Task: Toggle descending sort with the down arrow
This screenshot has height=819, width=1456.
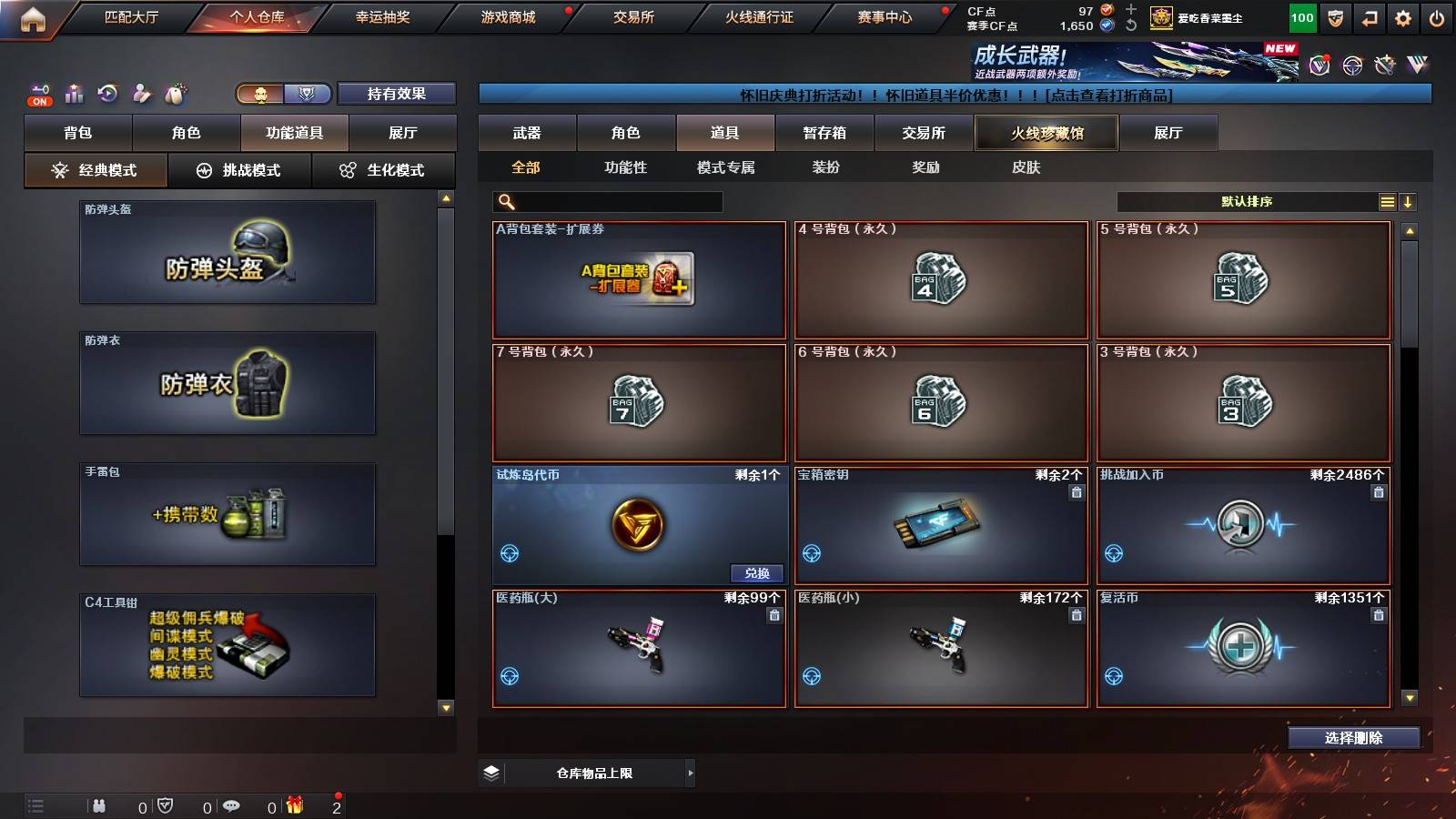Action: click(1410, 202)
